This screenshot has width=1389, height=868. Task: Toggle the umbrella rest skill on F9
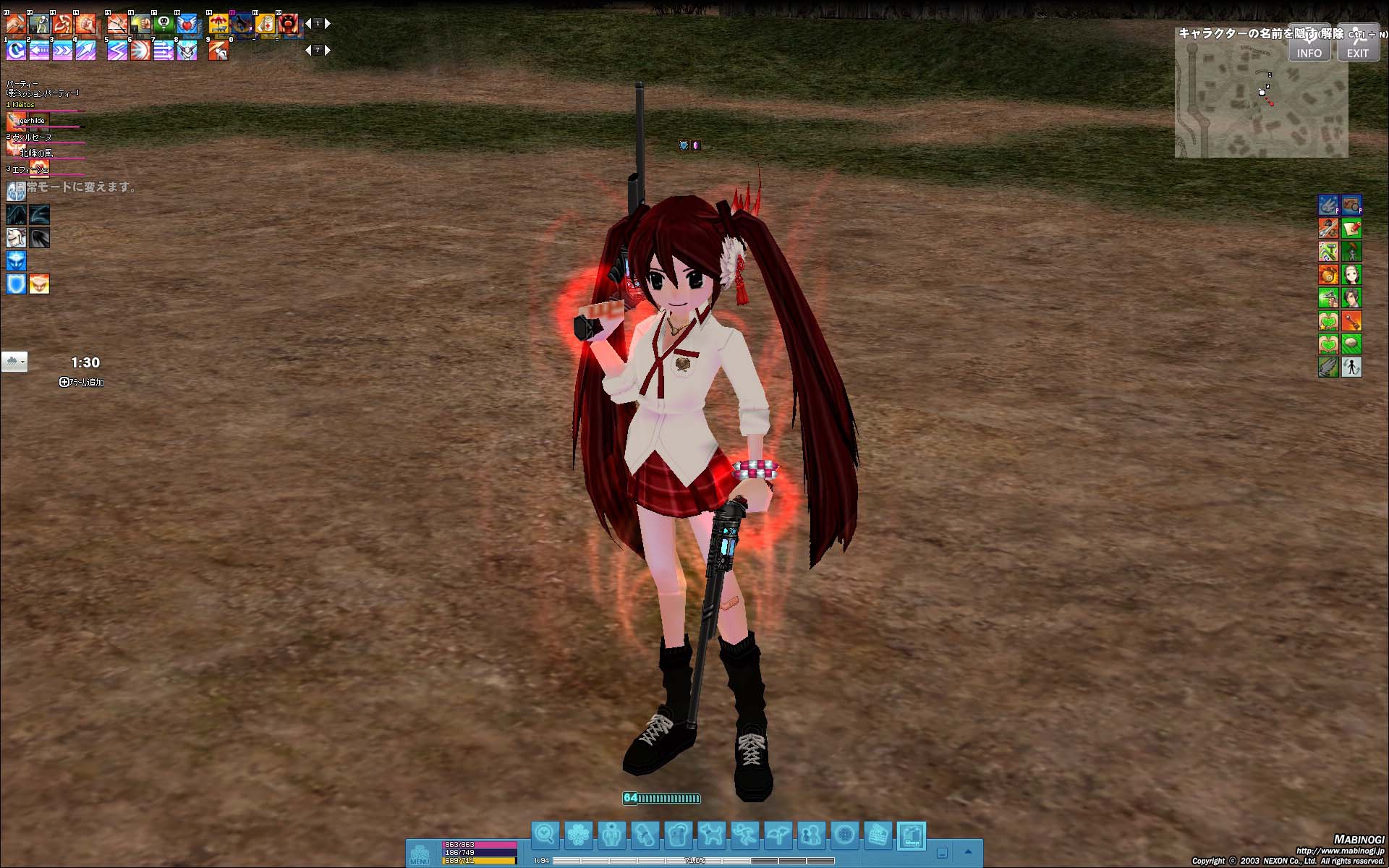coord(218,23)
